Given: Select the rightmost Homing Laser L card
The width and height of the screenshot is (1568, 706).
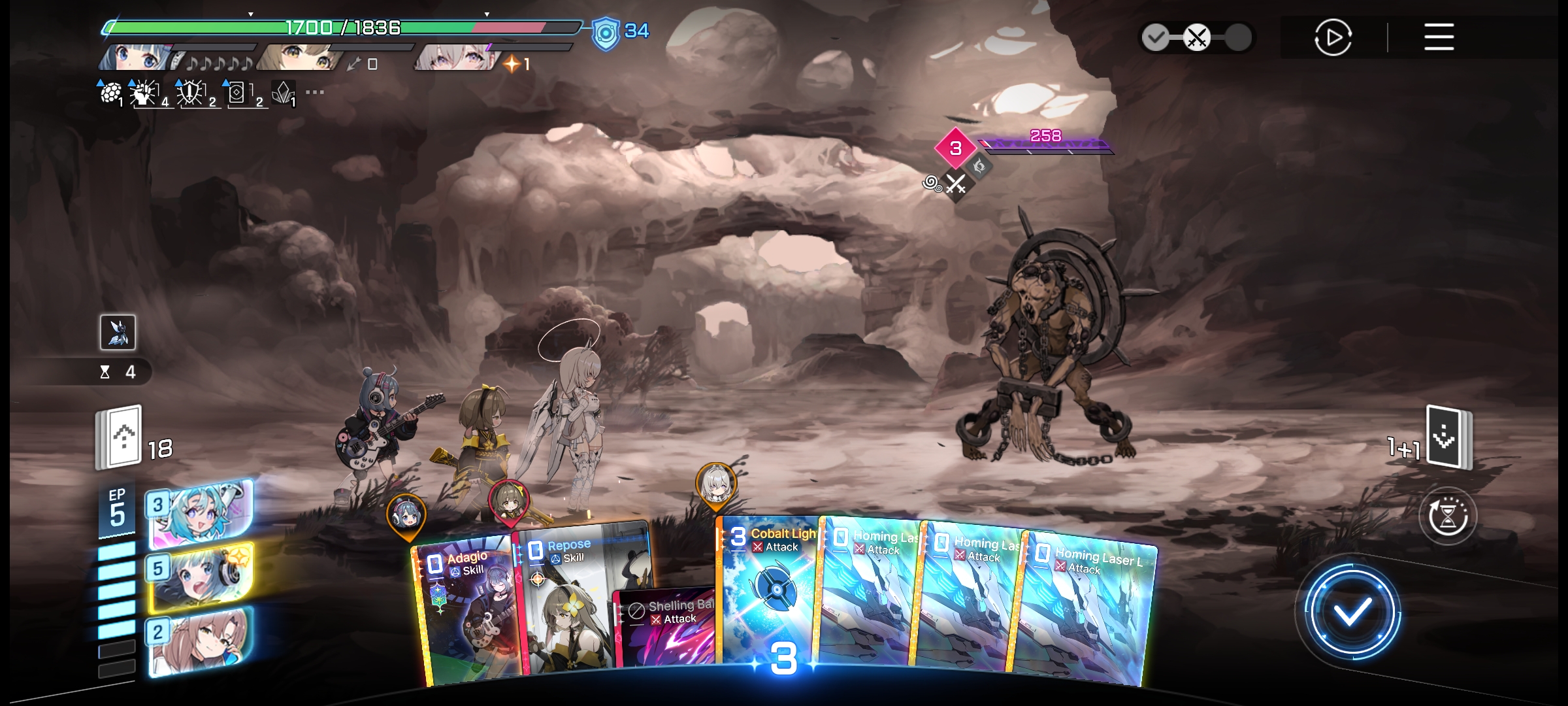Looking at the screenshot, I should pos(1088,608).
